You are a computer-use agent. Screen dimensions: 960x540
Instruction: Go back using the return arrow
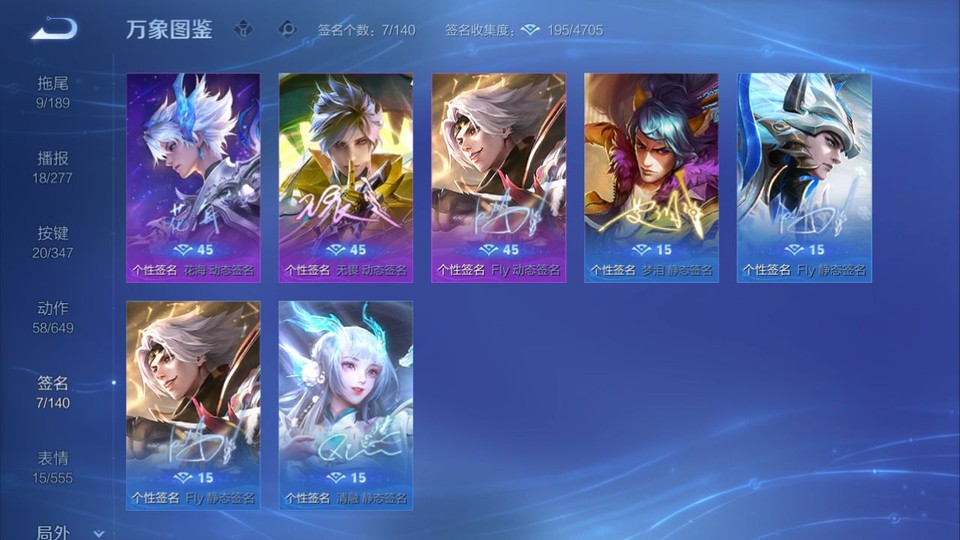[54, 29]
